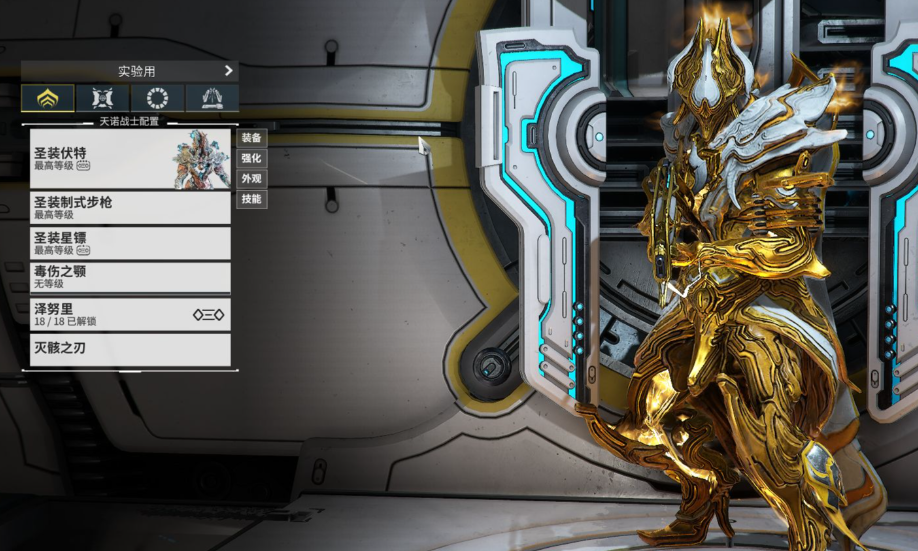The image size is (918, 551).
Task: Select the circular ring icon tab
Action: [157, 98]
